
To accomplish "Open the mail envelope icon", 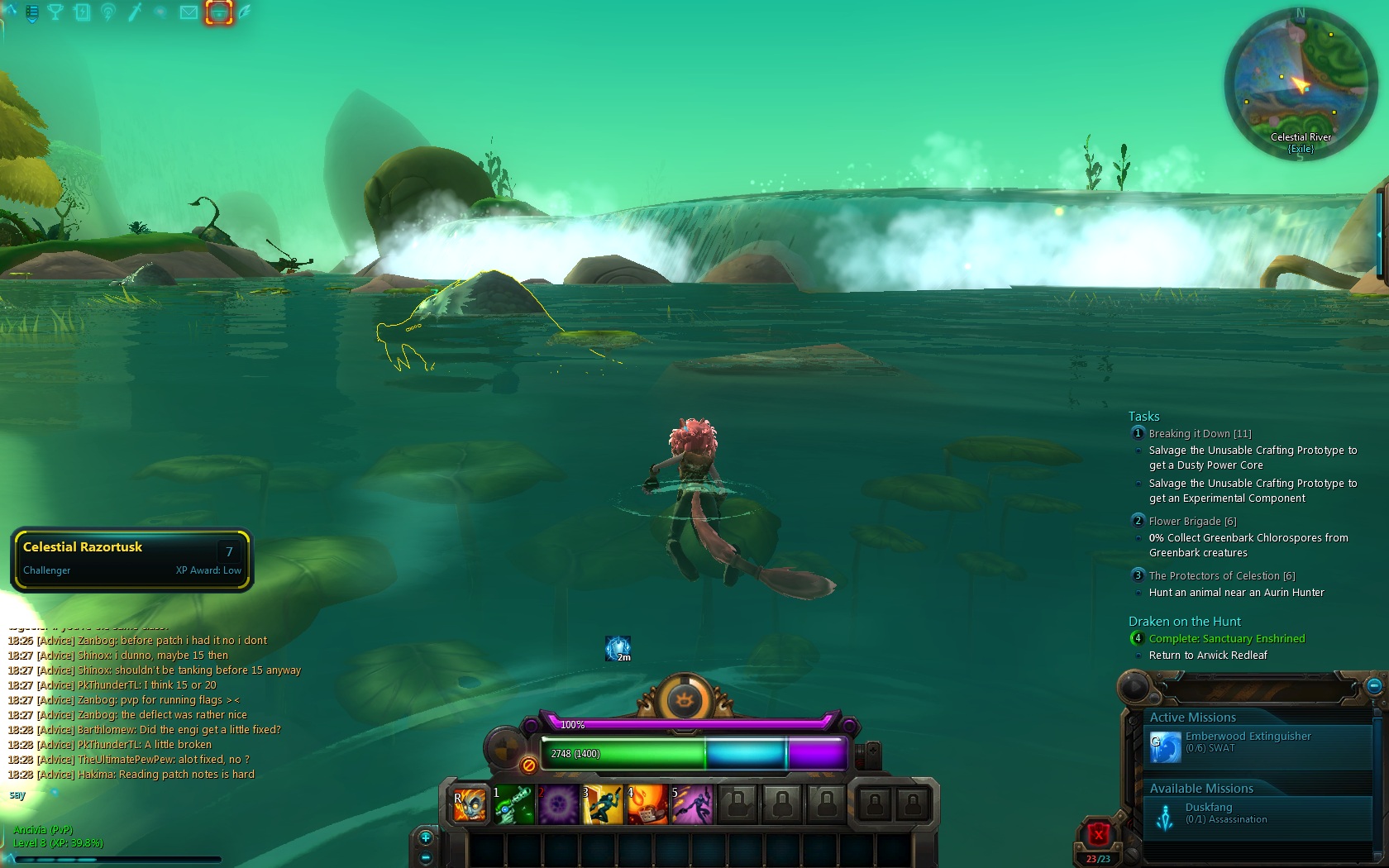I will pyautogui.click(x=189, y=12).
